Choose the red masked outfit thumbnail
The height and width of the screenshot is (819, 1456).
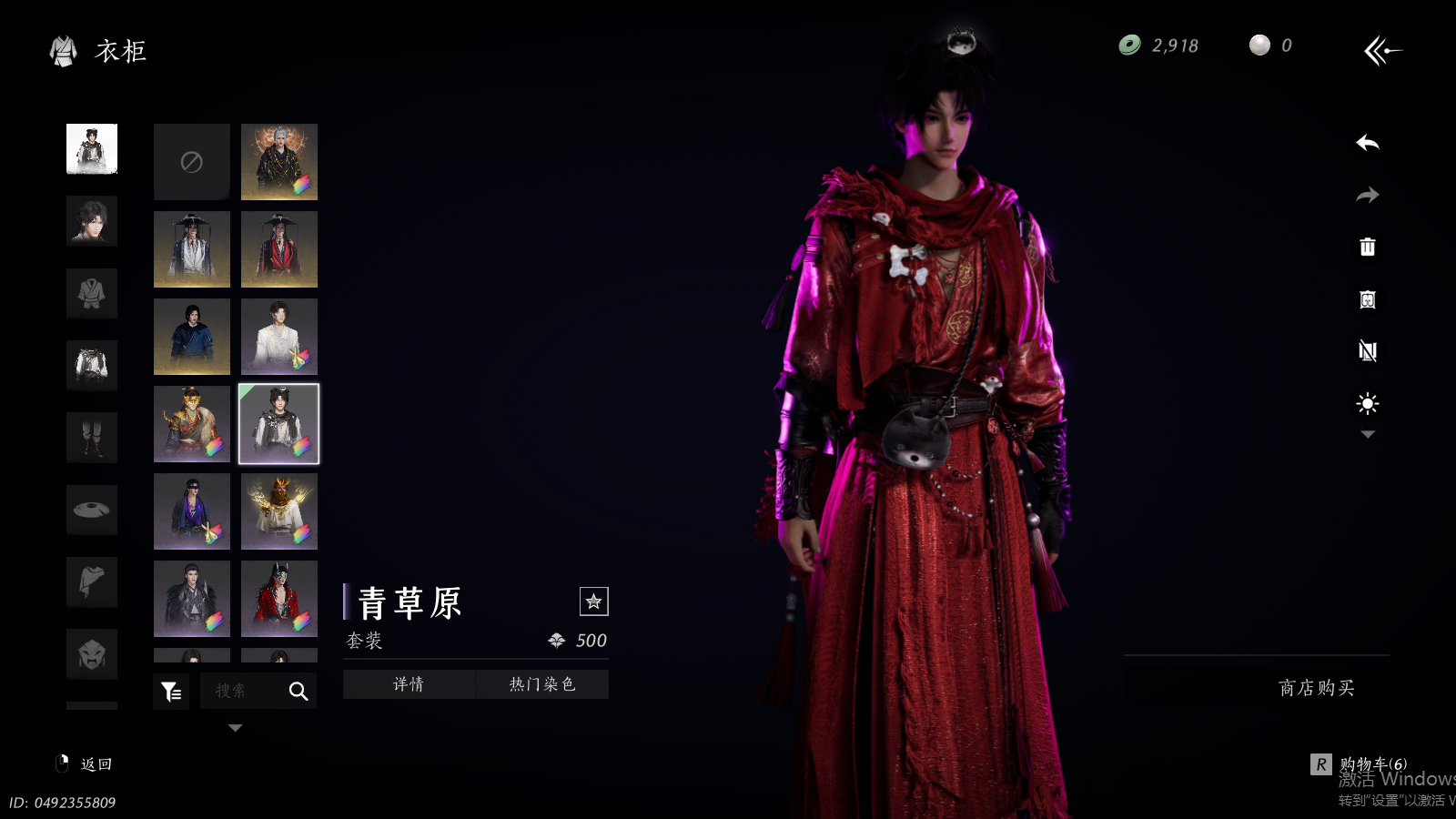point(279,599)
